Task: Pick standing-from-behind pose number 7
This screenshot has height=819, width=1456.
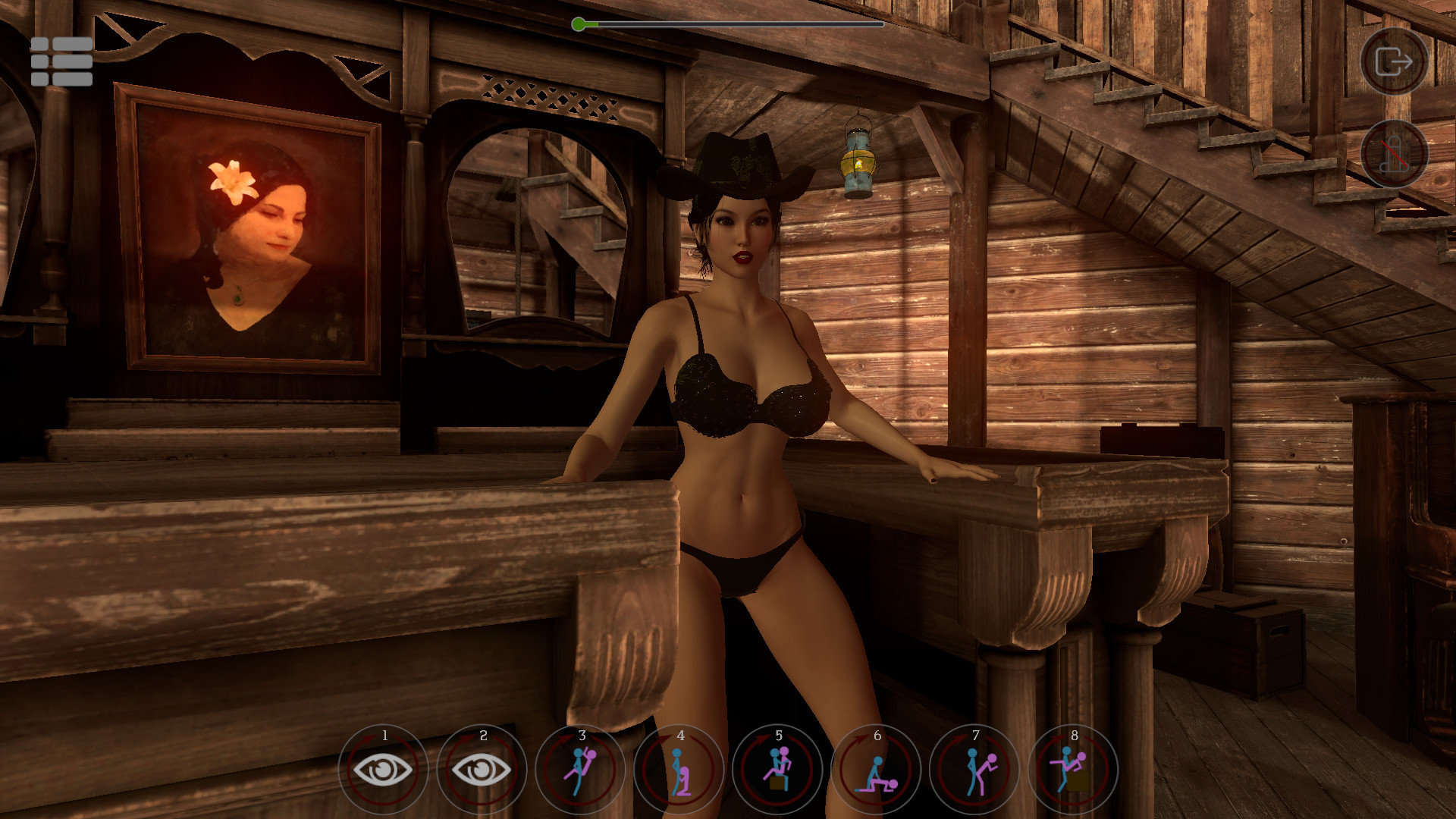Action: tap(975, 768)
